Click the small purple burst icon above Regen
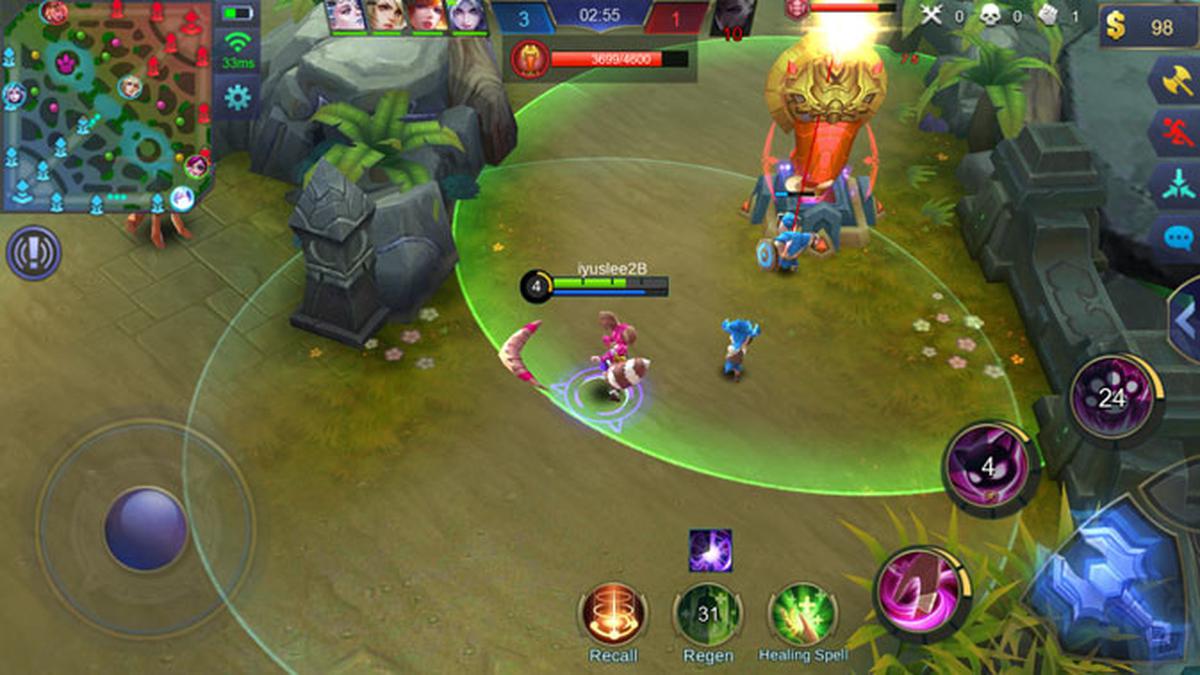1200x675 pixels. (x=710, y=551)
